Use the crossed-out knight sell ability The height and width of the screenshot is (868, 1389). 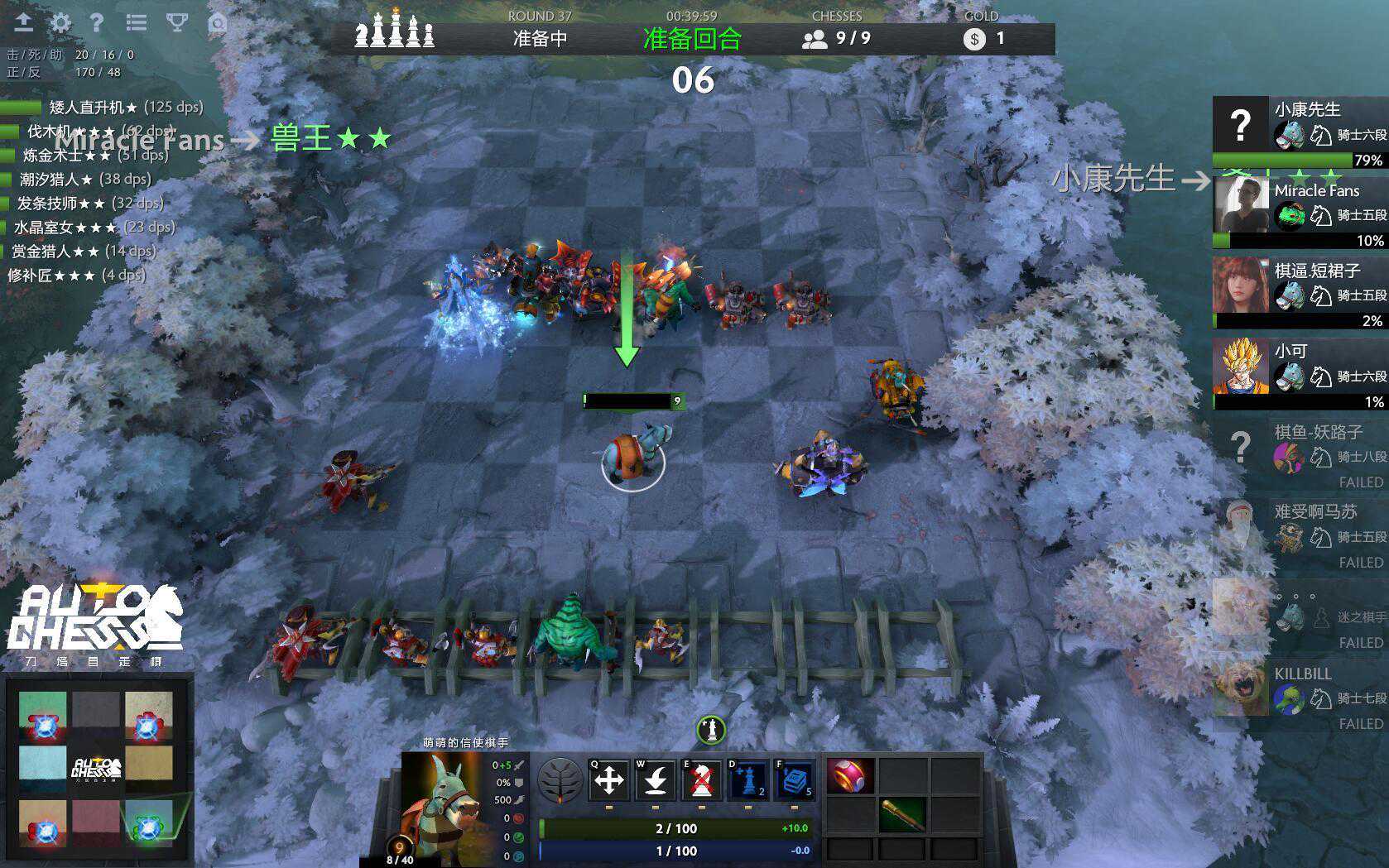pos(702,779)
